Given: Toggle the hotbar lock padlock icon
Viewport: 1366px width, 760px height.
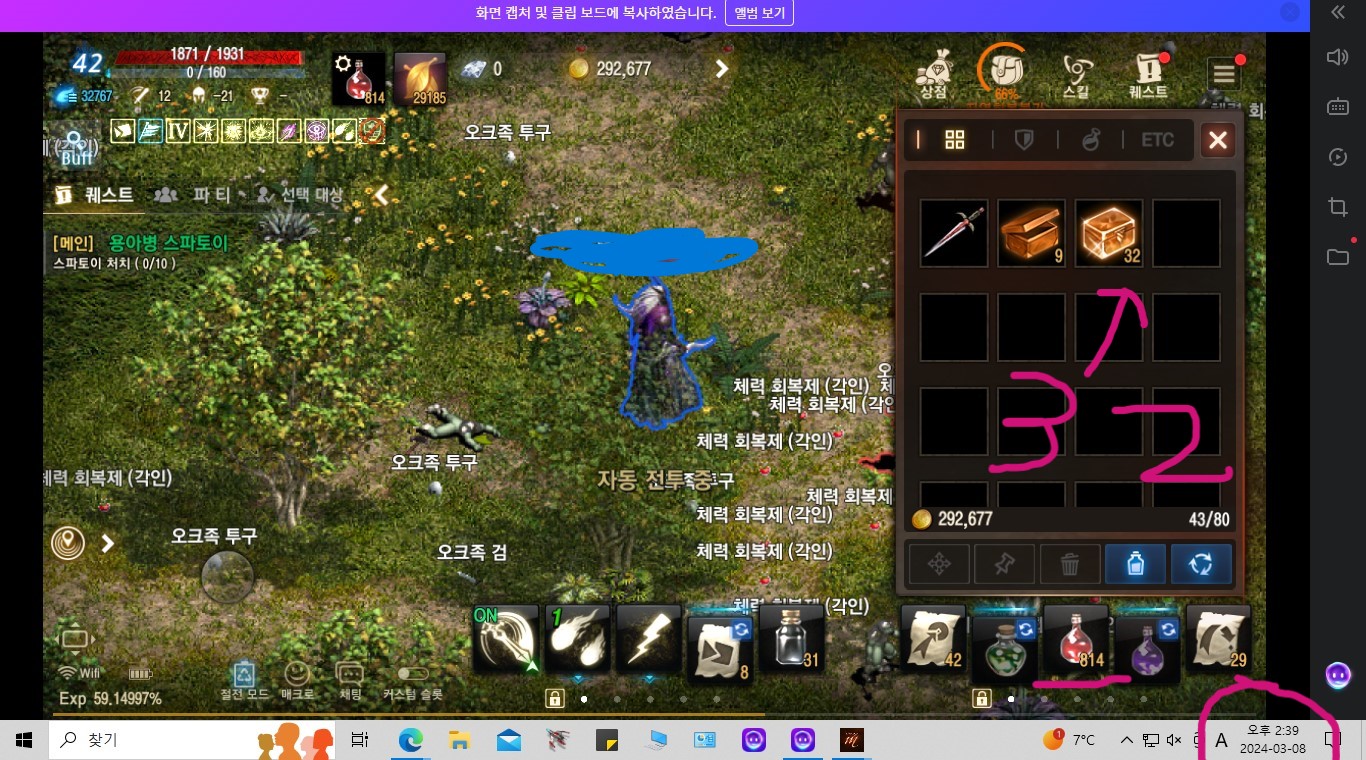Looking at the screenshot, I should 554,697.
